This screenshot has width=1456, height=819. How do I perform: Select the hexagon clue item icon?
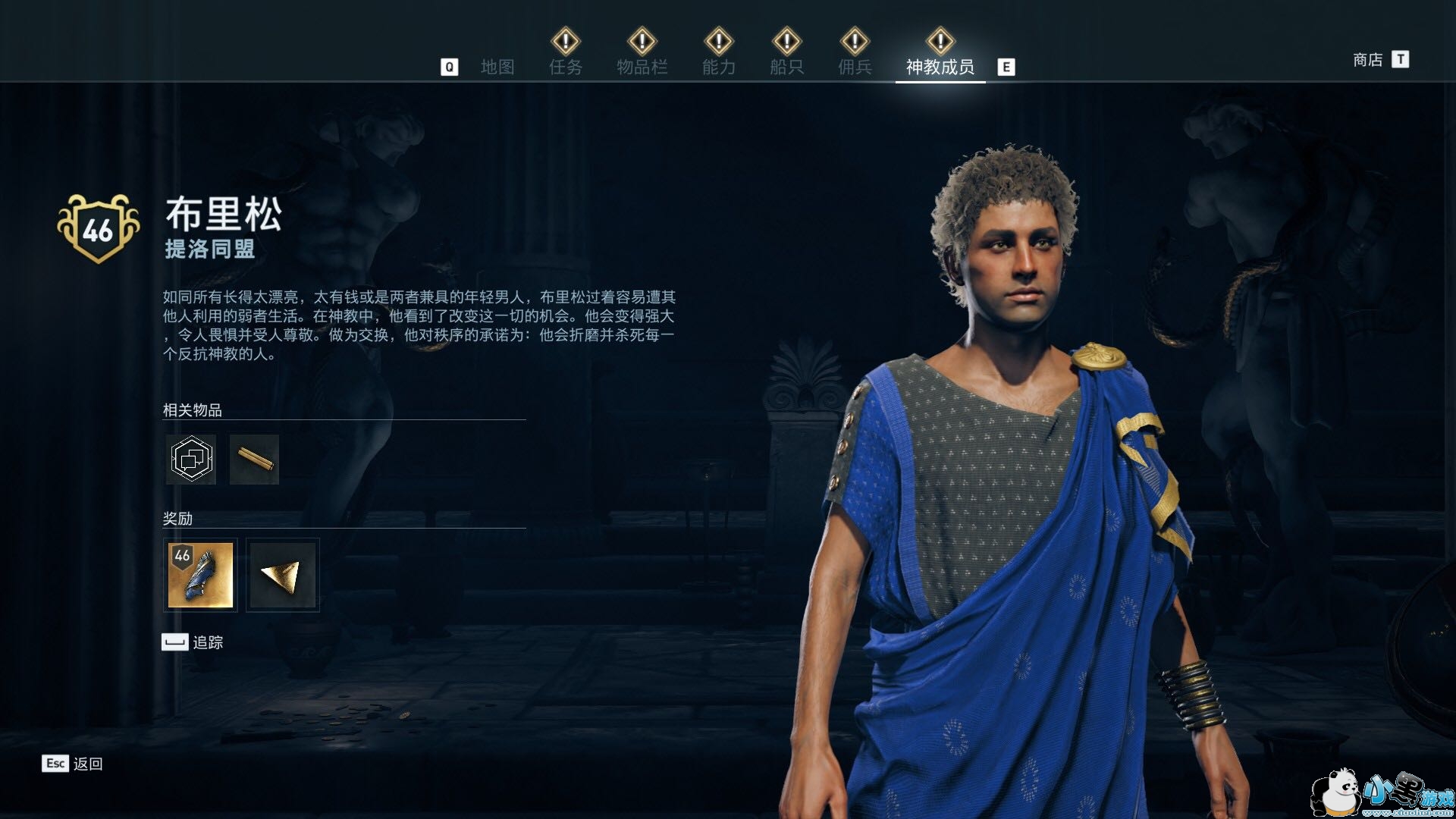pyautogui.click(x=191, y=459)
